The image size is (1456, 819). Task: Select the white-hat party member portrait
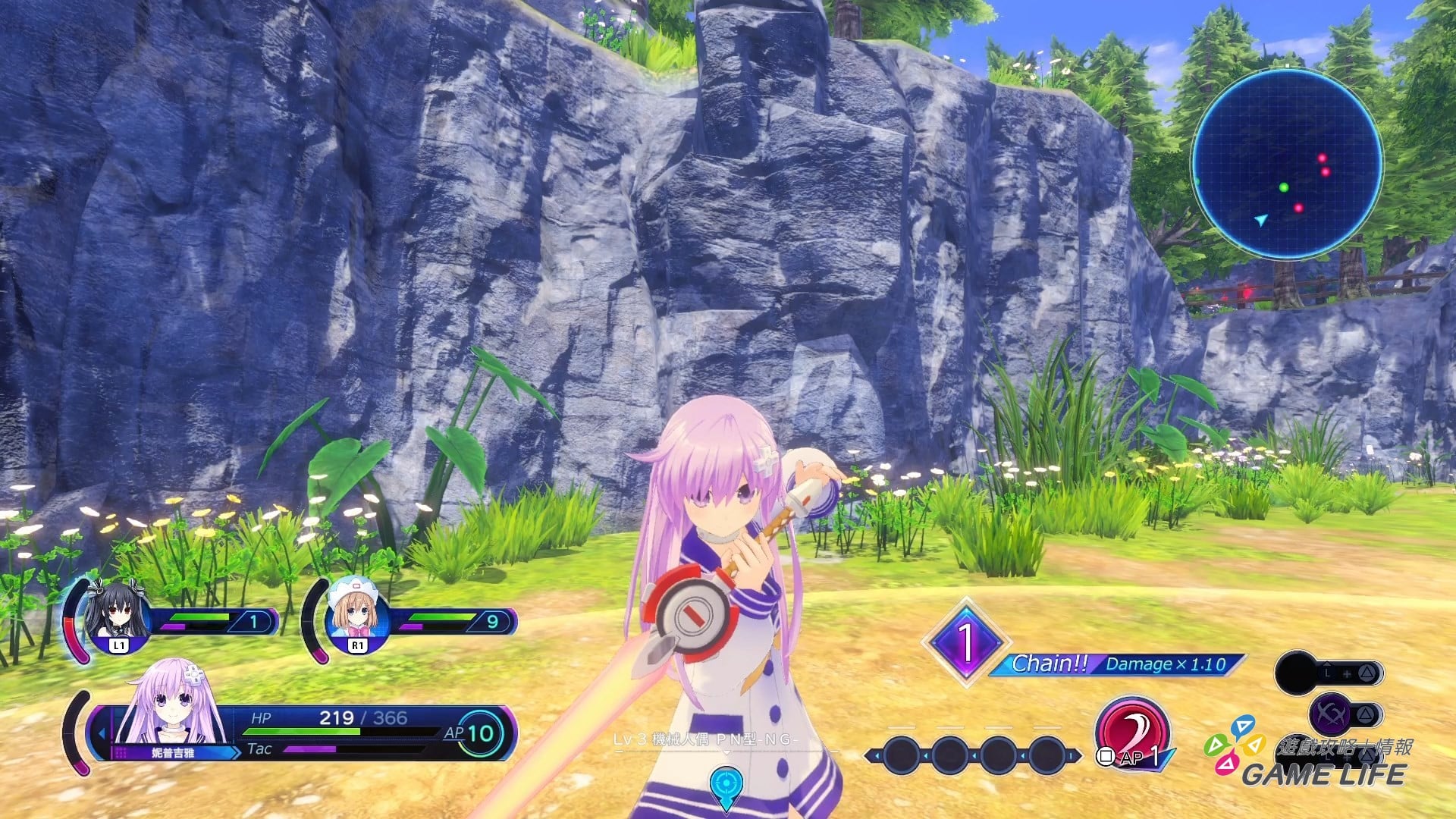tap(356, 611)
